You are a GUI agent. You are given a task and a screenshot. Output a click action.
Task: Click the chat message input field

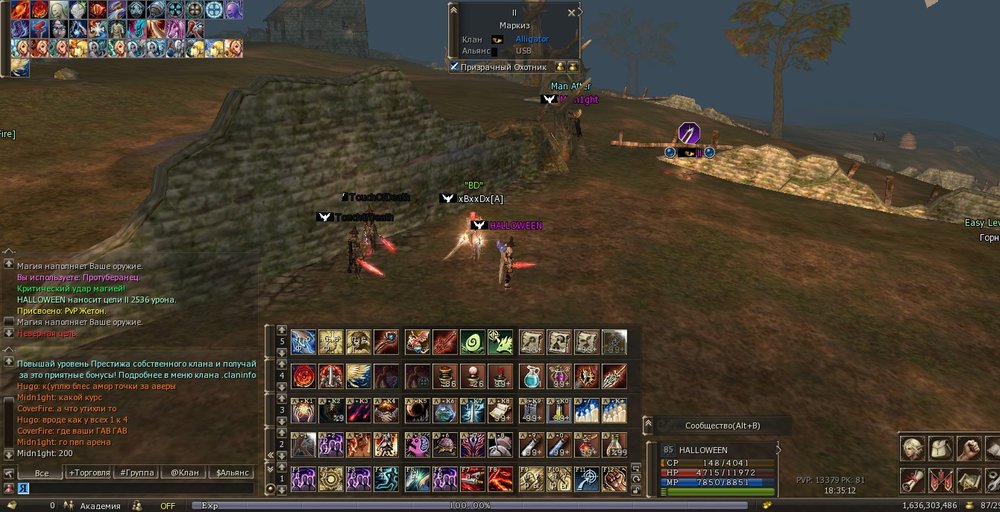[130, 488]
